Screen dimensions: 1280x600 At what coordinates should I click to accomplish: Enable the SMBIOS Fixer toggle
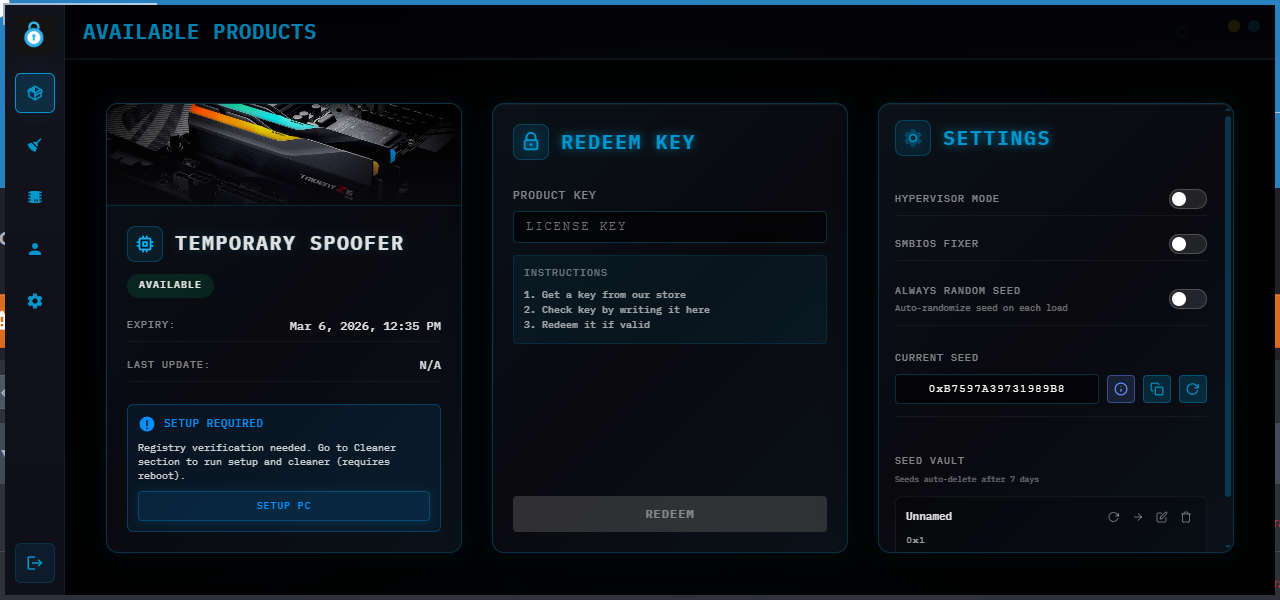tap(1188, 244)
